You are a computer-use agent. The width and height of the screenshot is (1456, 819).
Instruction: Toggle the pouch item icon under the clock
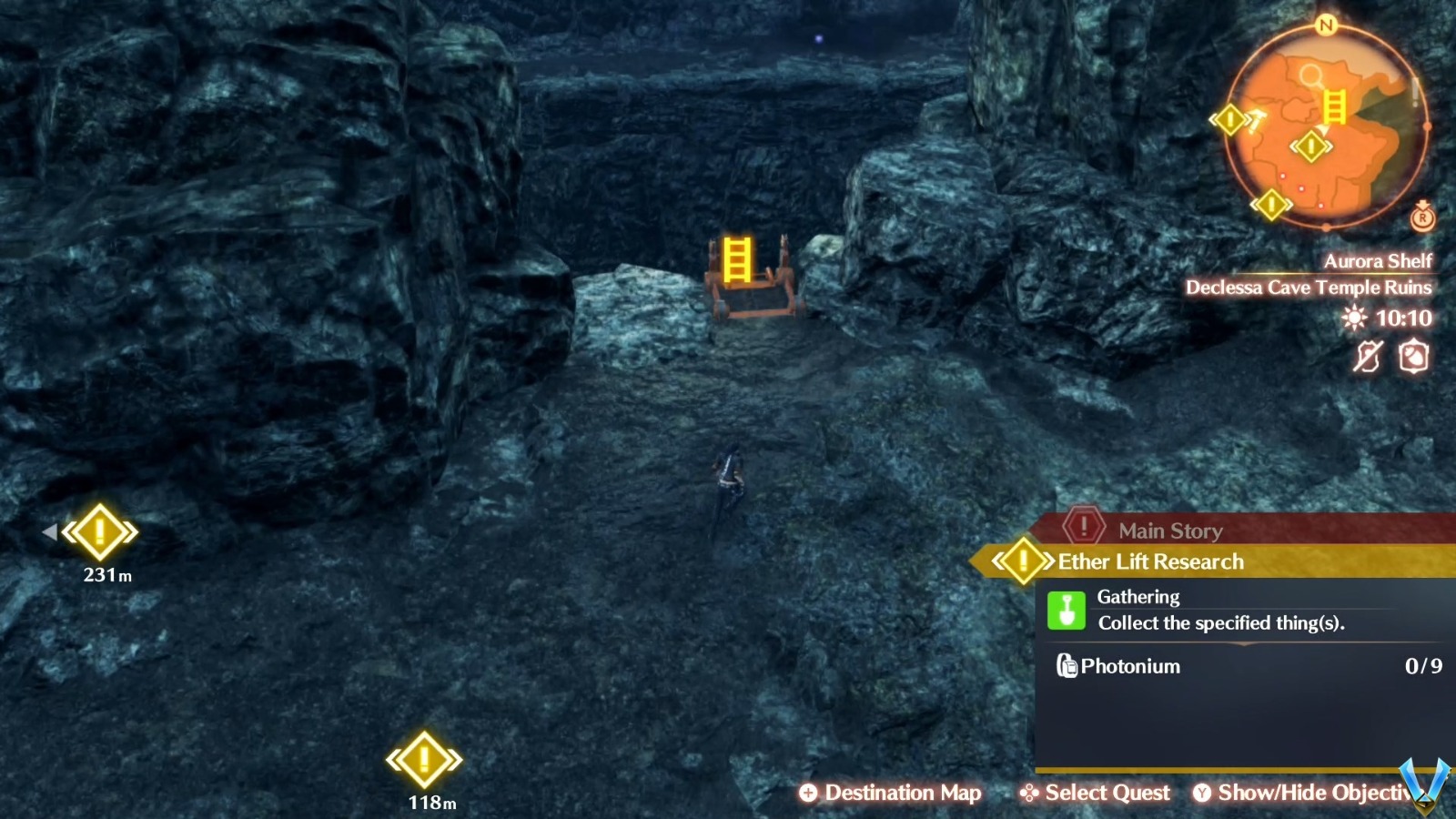1413,358
